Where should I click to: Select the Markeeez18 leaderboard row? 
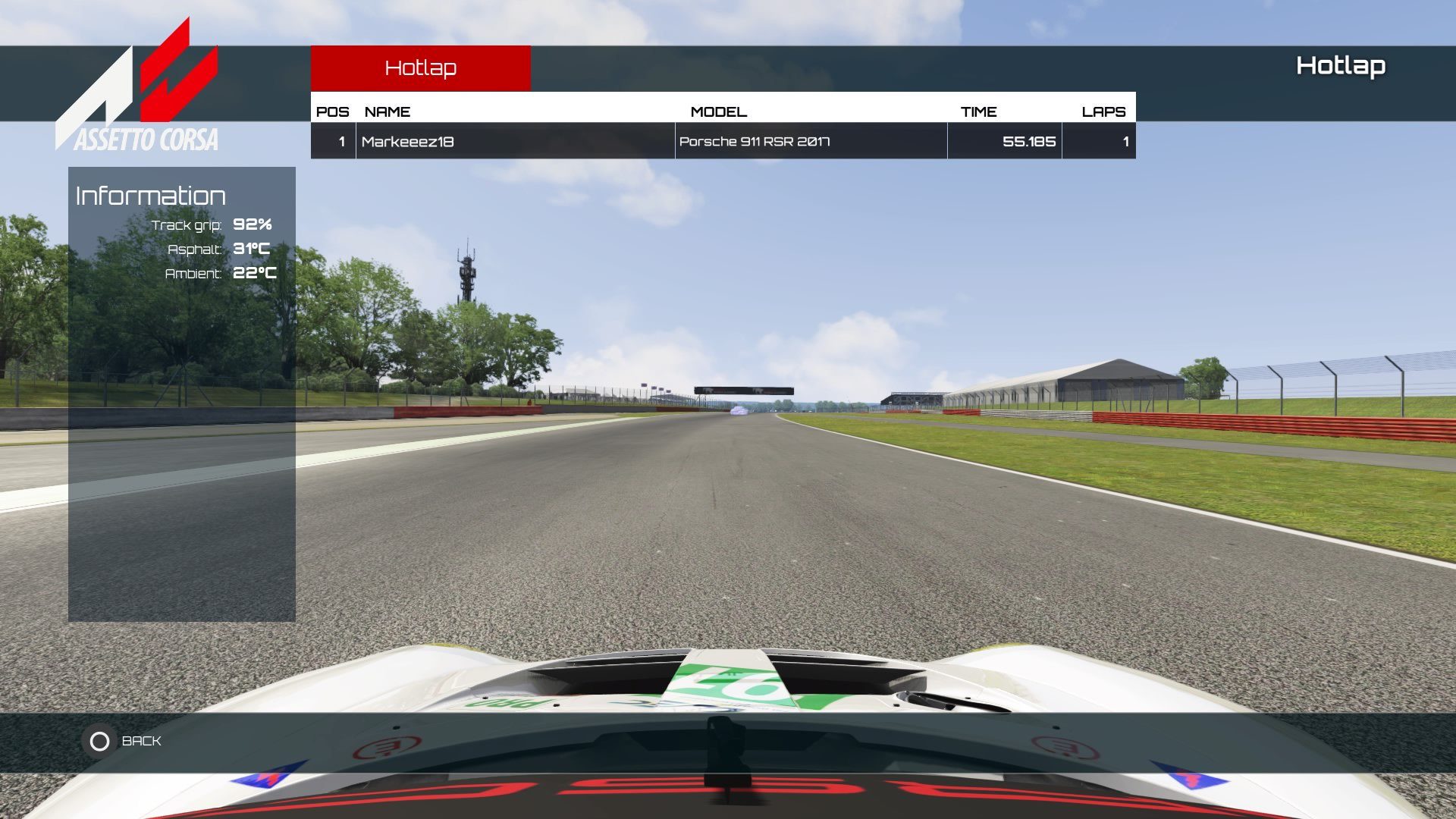[x=722, y=141]
